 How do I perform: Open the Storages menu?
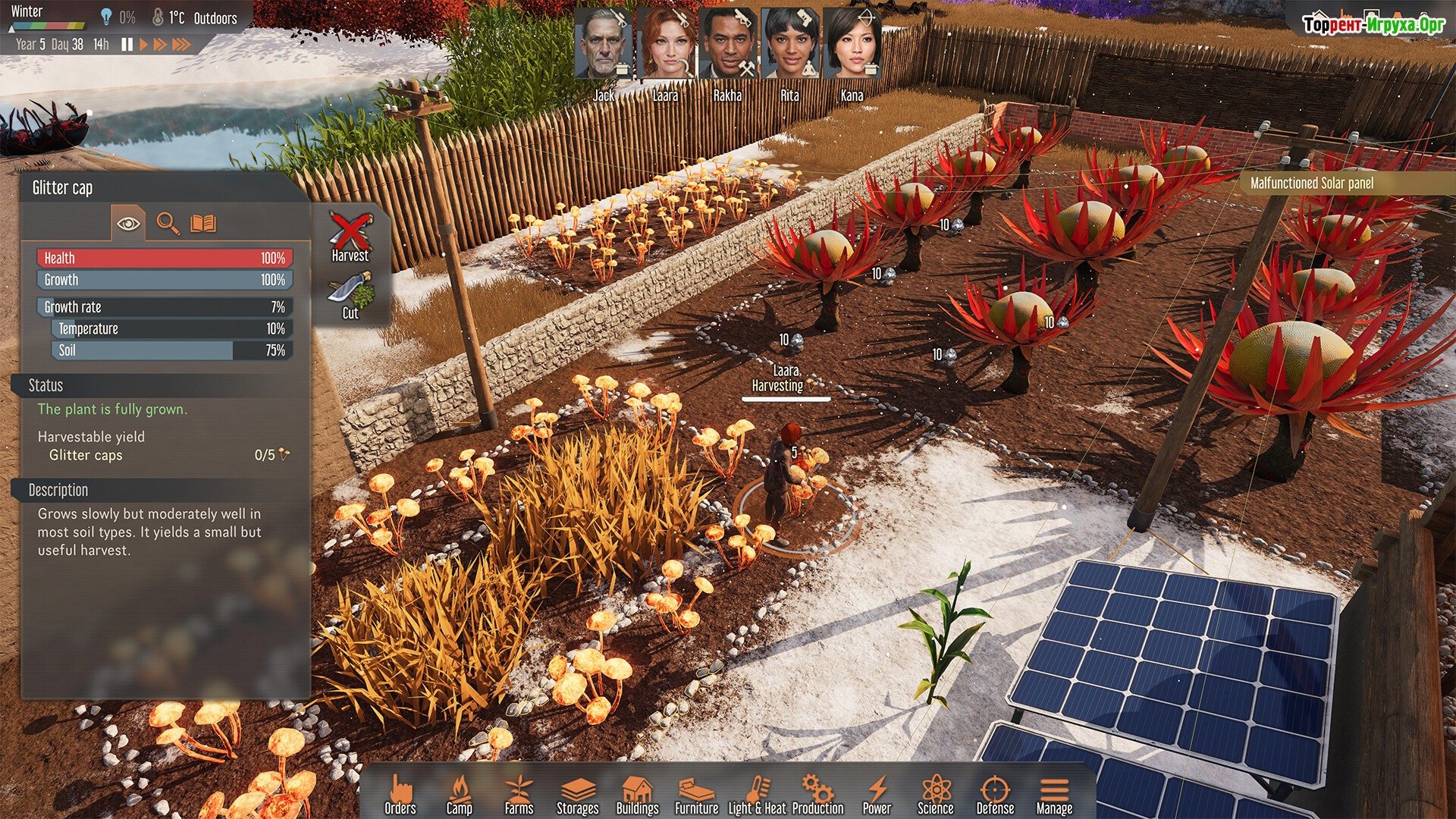coord(577,794)
